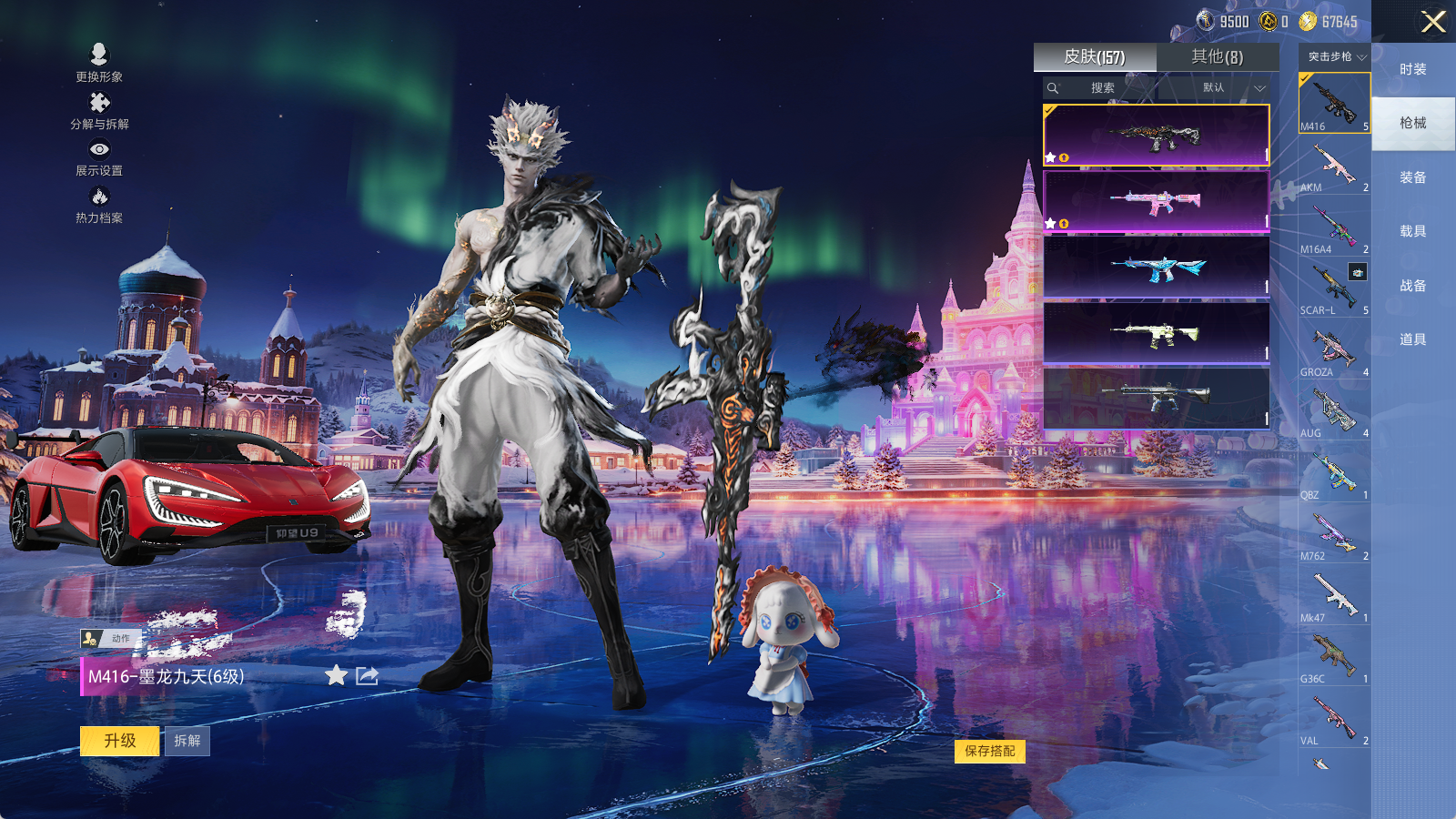
Task: Select the SCAR-L weapon in the list
Action: coord(1334,291)
